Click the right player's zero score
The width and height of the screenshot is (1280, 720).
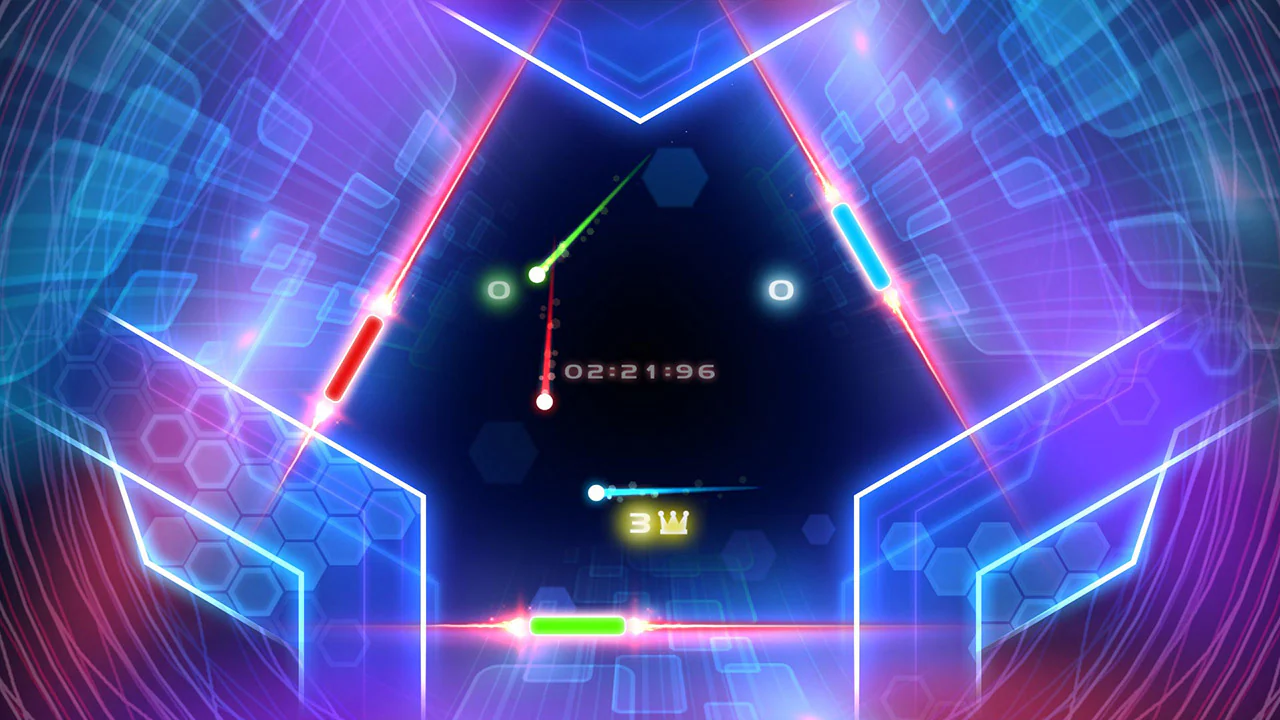tap(781, 290)
